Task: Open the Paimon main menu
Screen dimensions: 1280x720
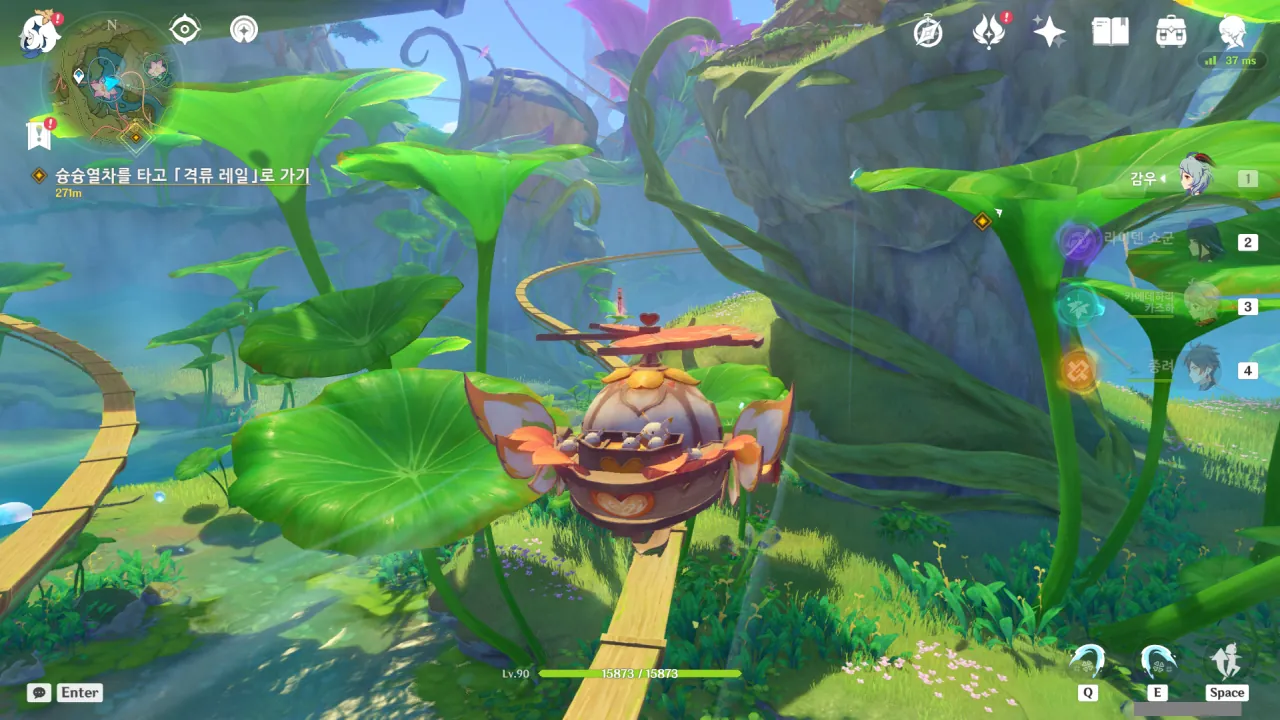Action: pos(40,32)
